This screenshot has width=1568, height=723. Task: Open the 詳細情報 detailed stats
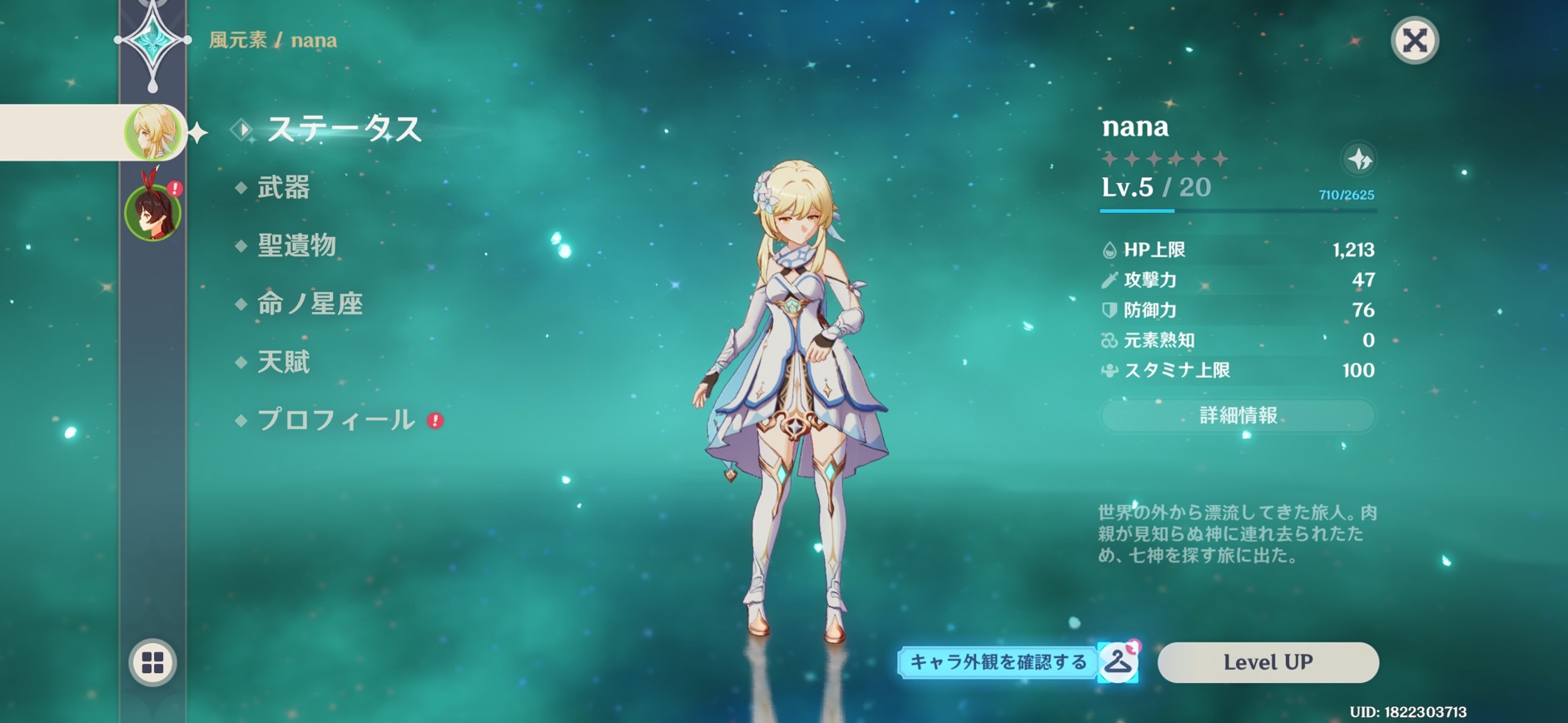(1238, 415)
